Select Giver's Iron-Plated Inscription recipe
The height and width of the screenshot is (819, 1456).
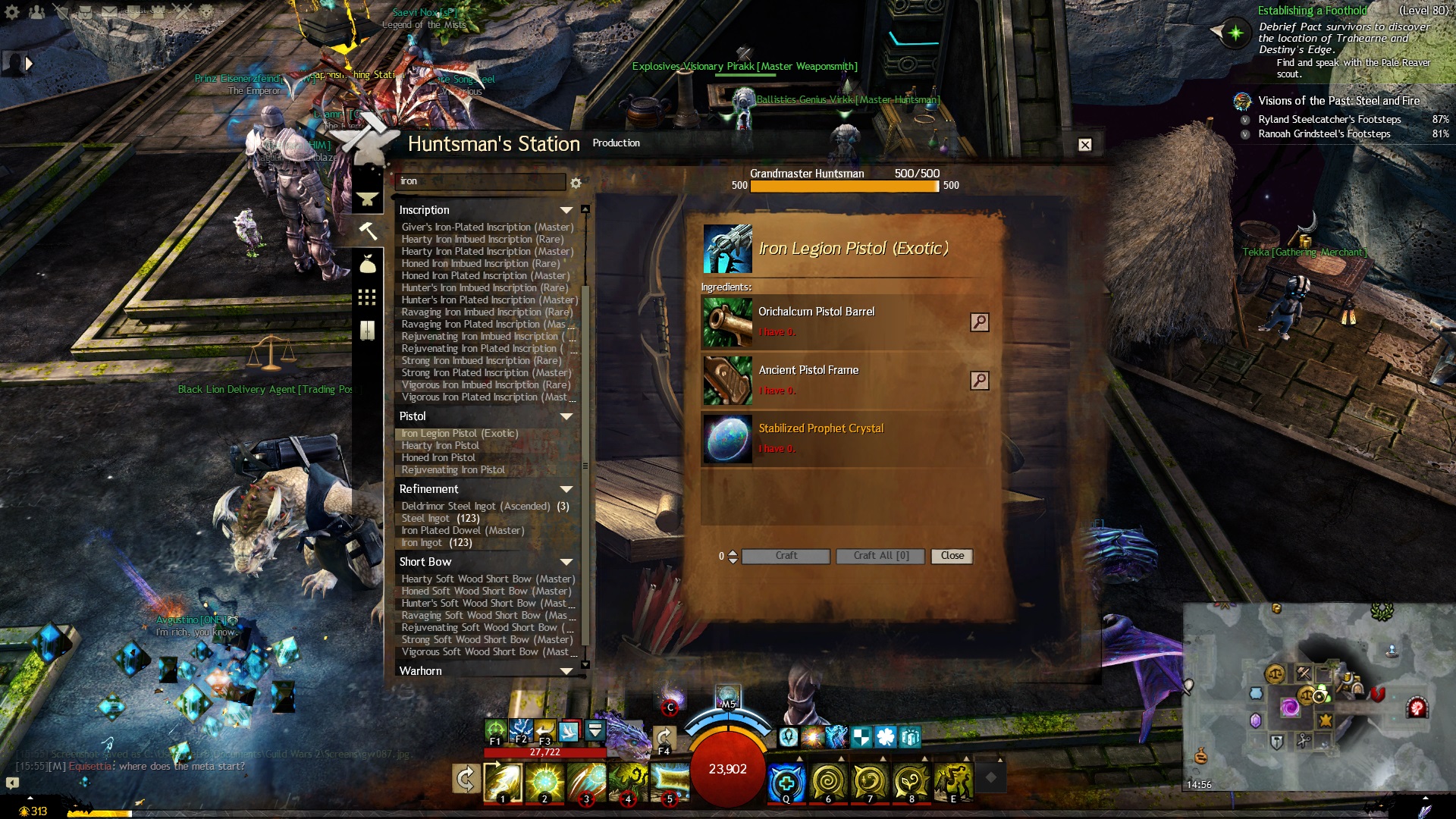coord(487,227)
